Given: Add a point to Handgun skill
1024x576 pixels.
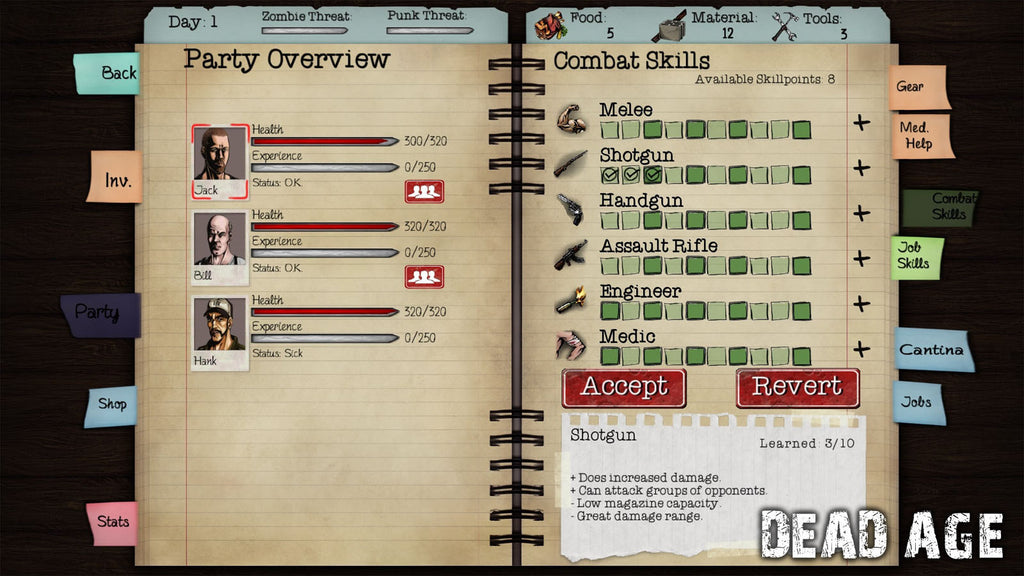Looking at the screenshot, I should [x=861, y=213].
